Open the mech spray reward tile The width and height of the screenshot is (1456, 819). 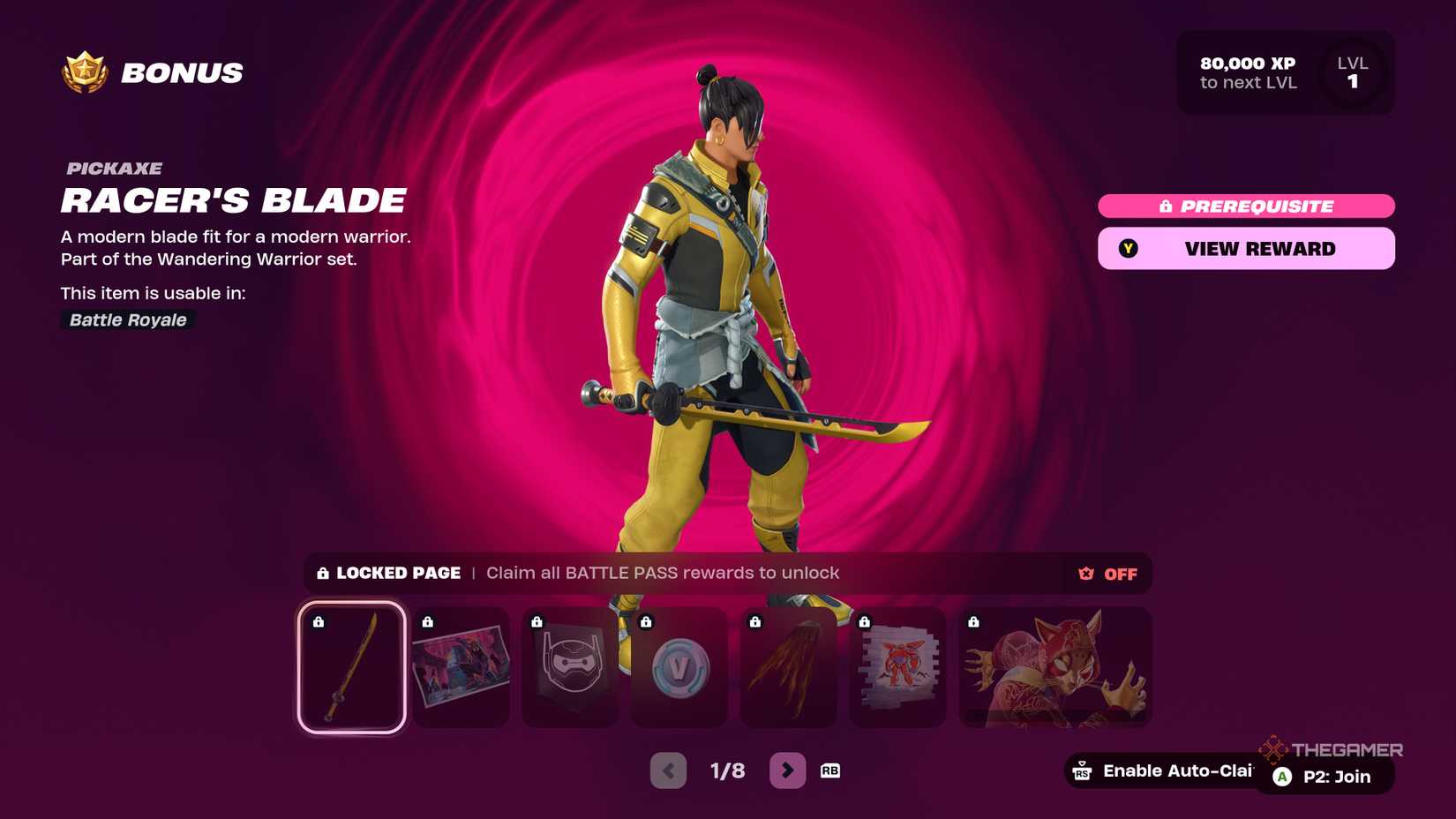tap(898, 668)
